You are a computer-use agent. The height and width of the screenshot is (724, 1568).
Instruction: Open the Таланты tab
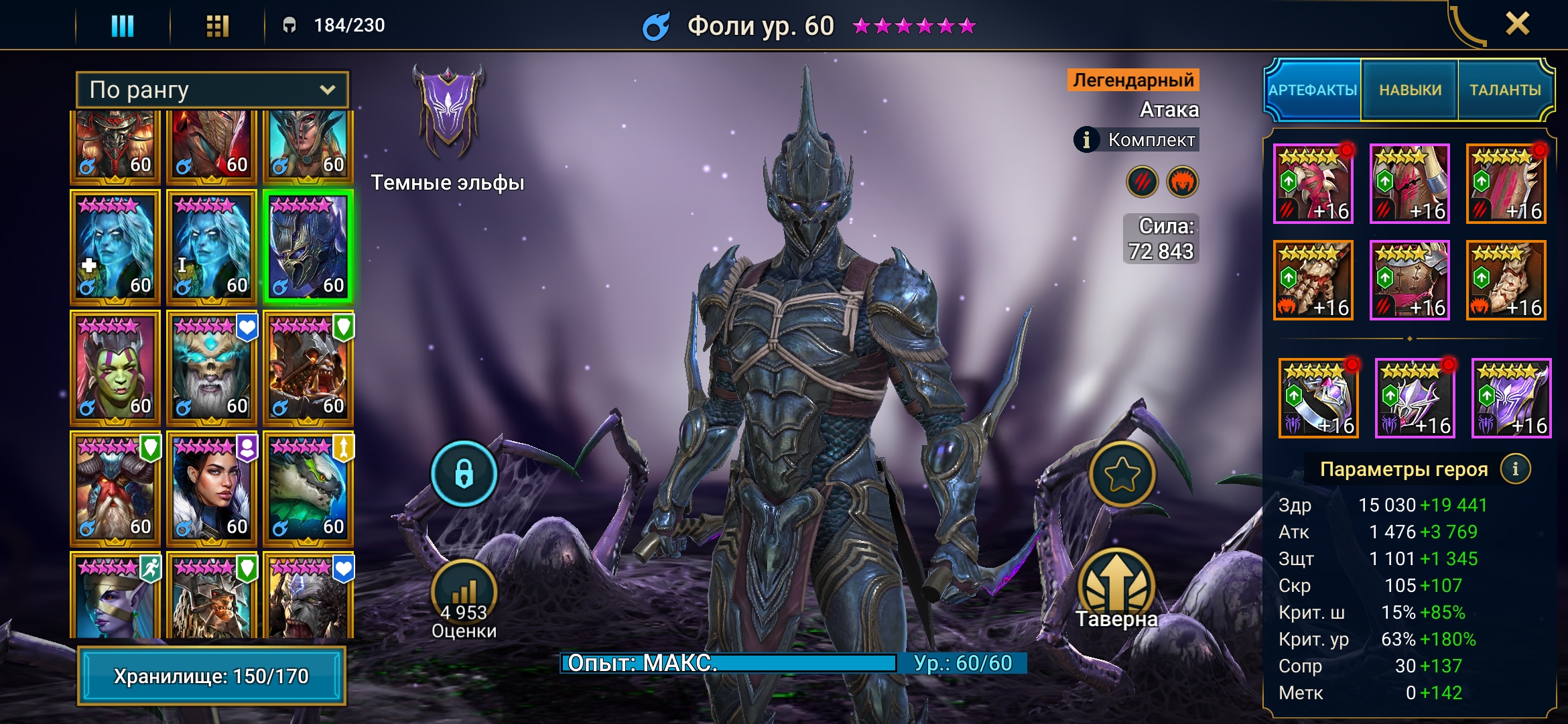tap(1505, 90)
